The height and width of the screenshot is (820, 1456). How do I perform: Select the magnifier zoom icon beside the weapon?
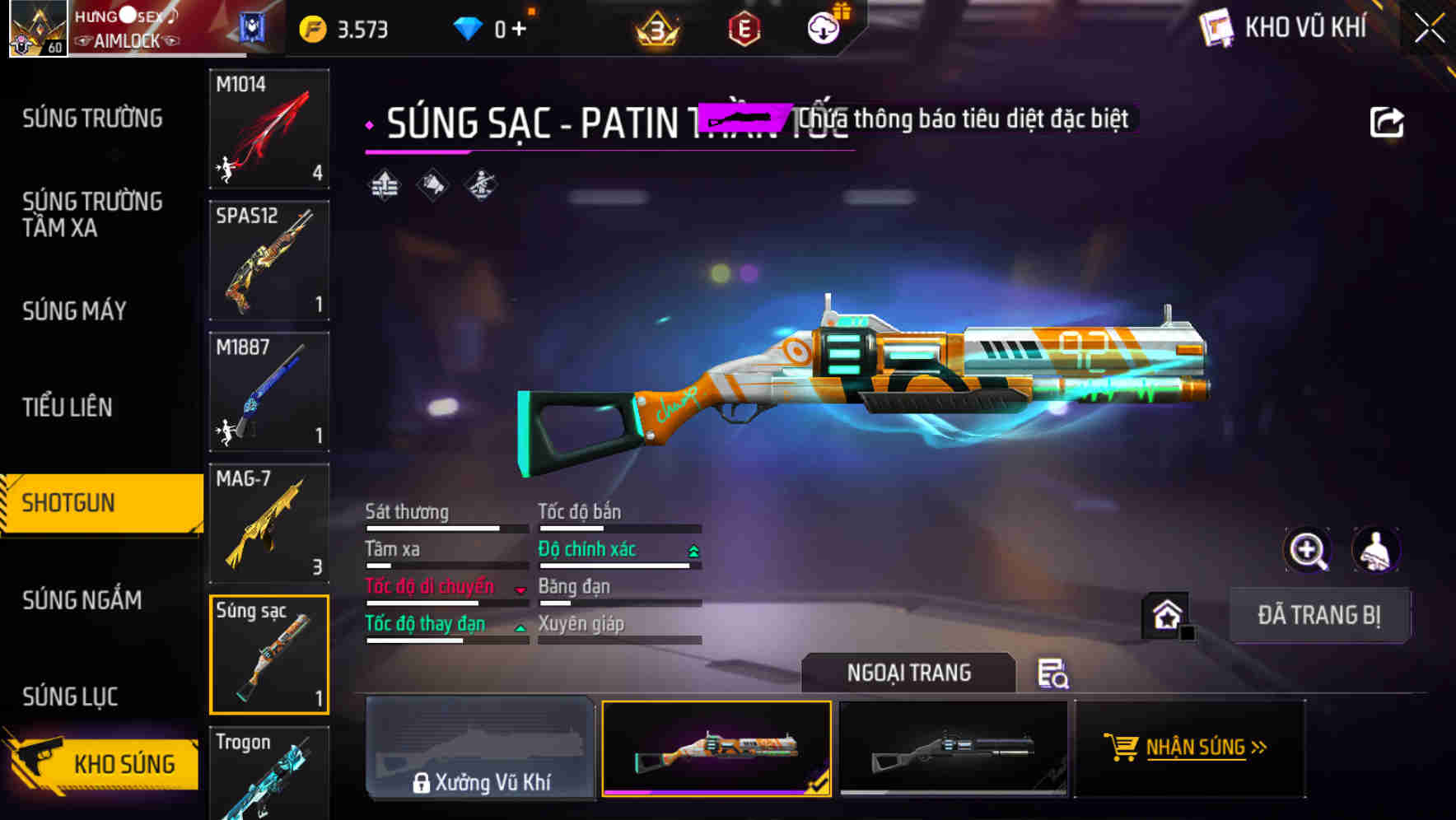(1309, 550)
